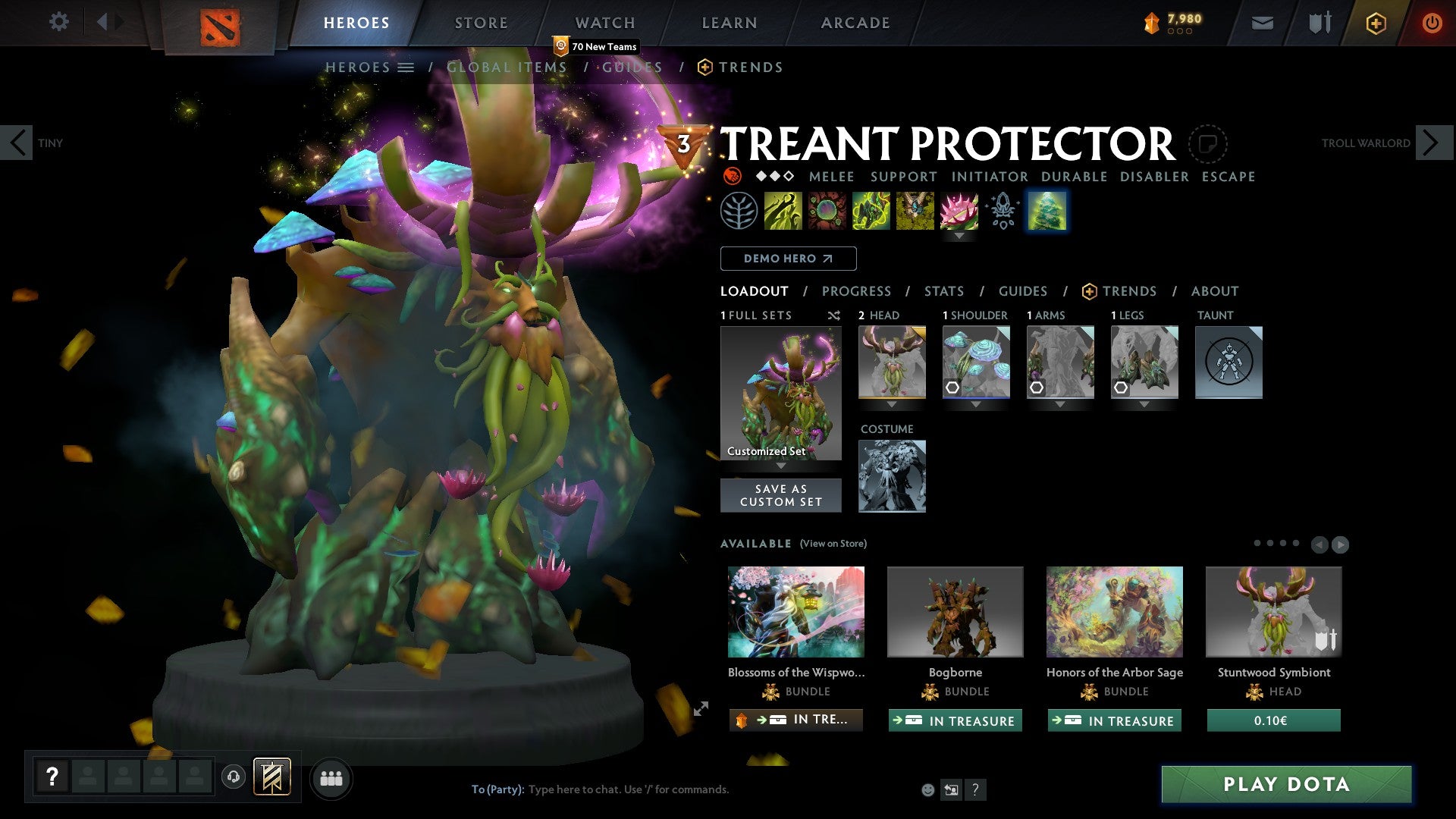The width and height of the screenshot is (1456, 819).
Task: Open the Armory icon near top right
Action: (1319, 23)
